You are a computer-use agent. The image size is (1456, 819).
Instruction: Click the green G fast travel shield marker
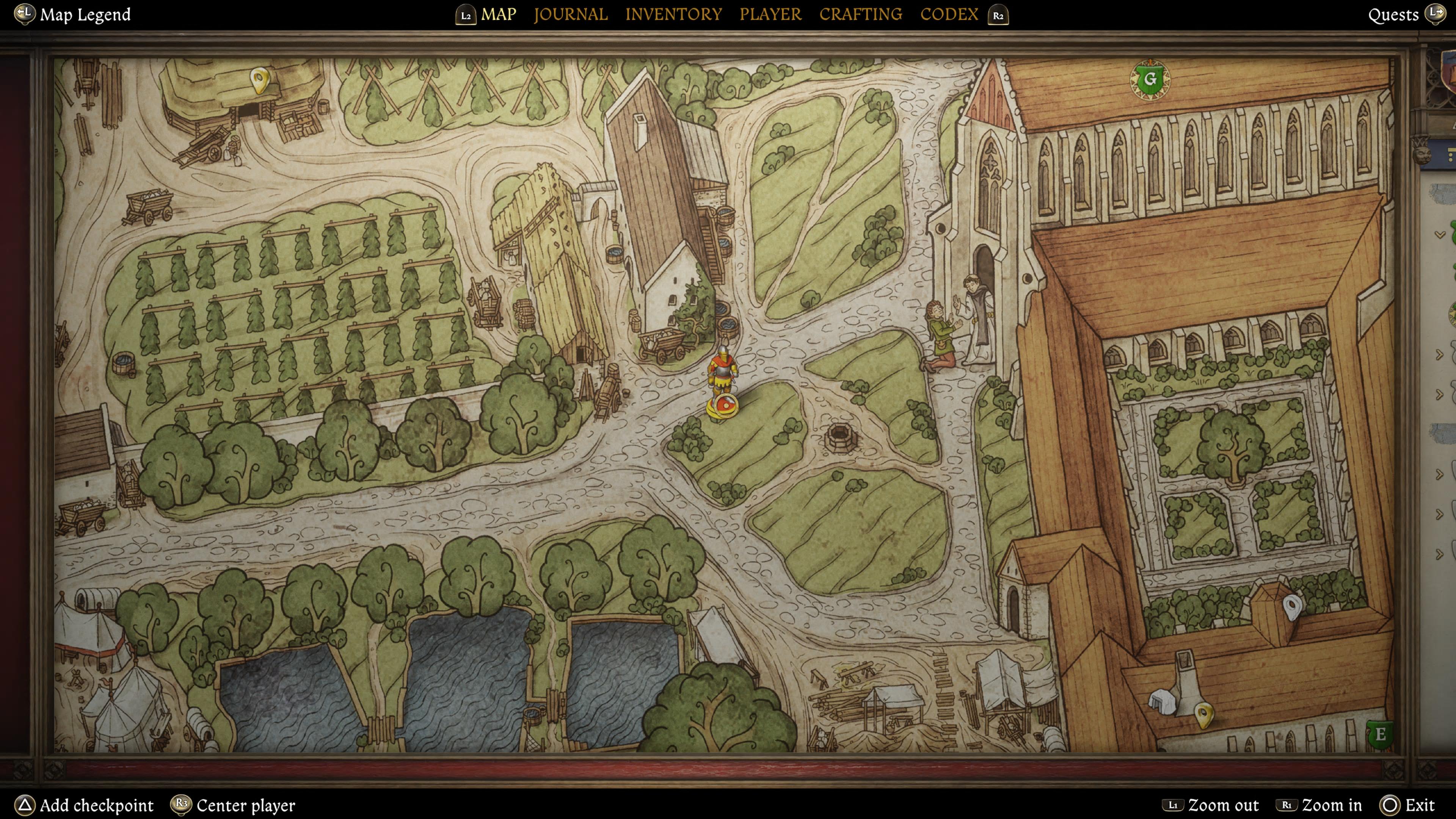pyautogui.click(x=1150, y=79)
